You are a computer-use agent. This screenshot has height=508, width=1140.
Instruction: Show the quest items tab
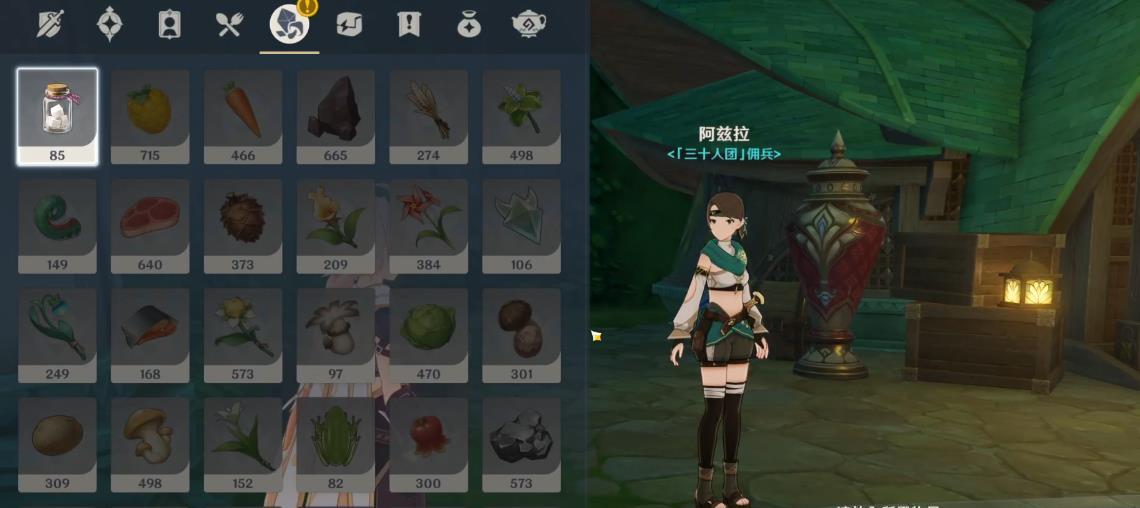408,24
